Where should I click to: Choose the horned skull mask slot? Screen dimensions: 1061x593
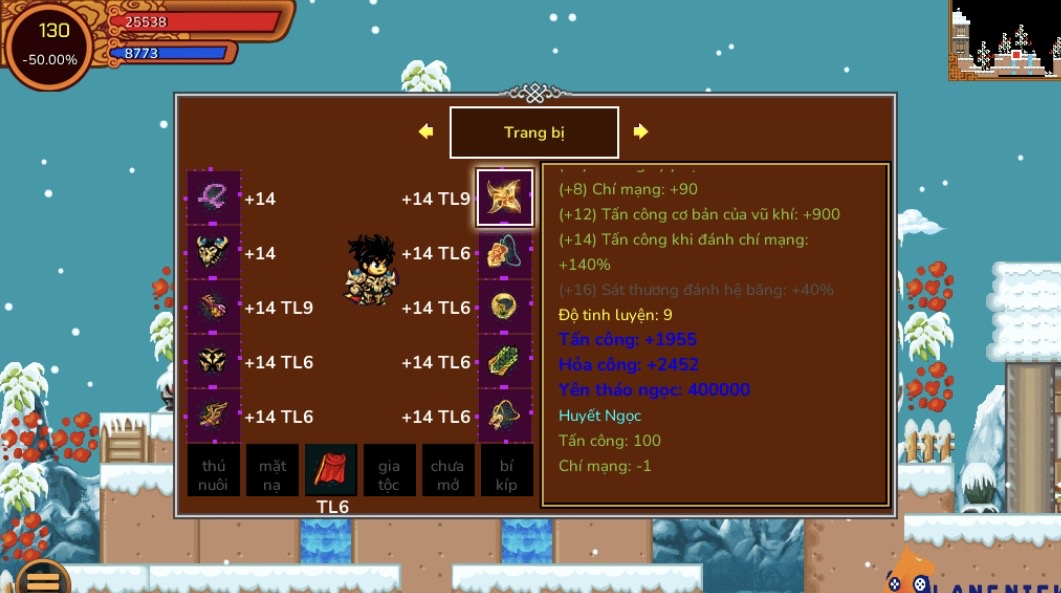pyautogui.click(x=214, y=253)
